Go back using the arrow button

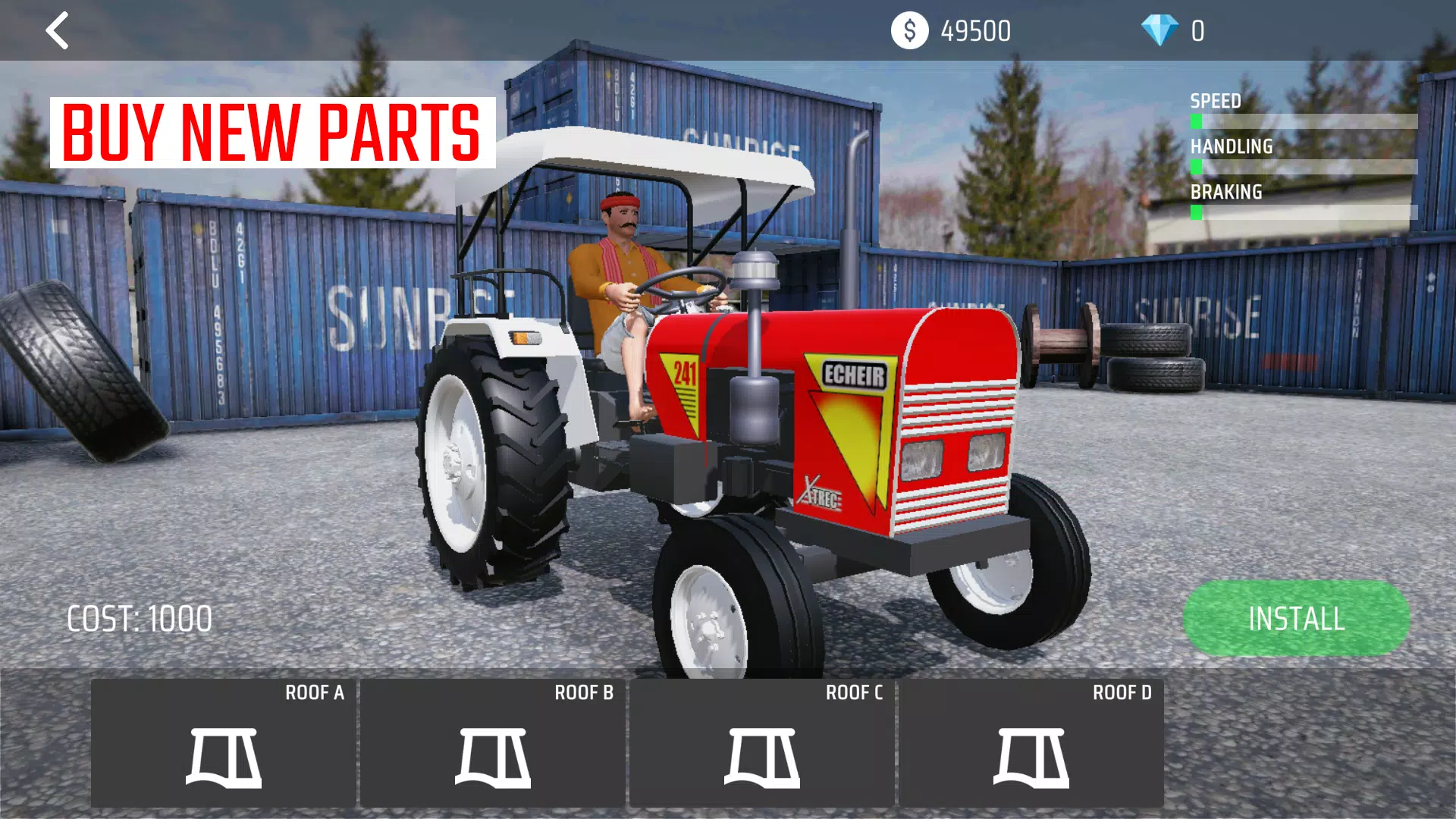[x=57, y=31]
